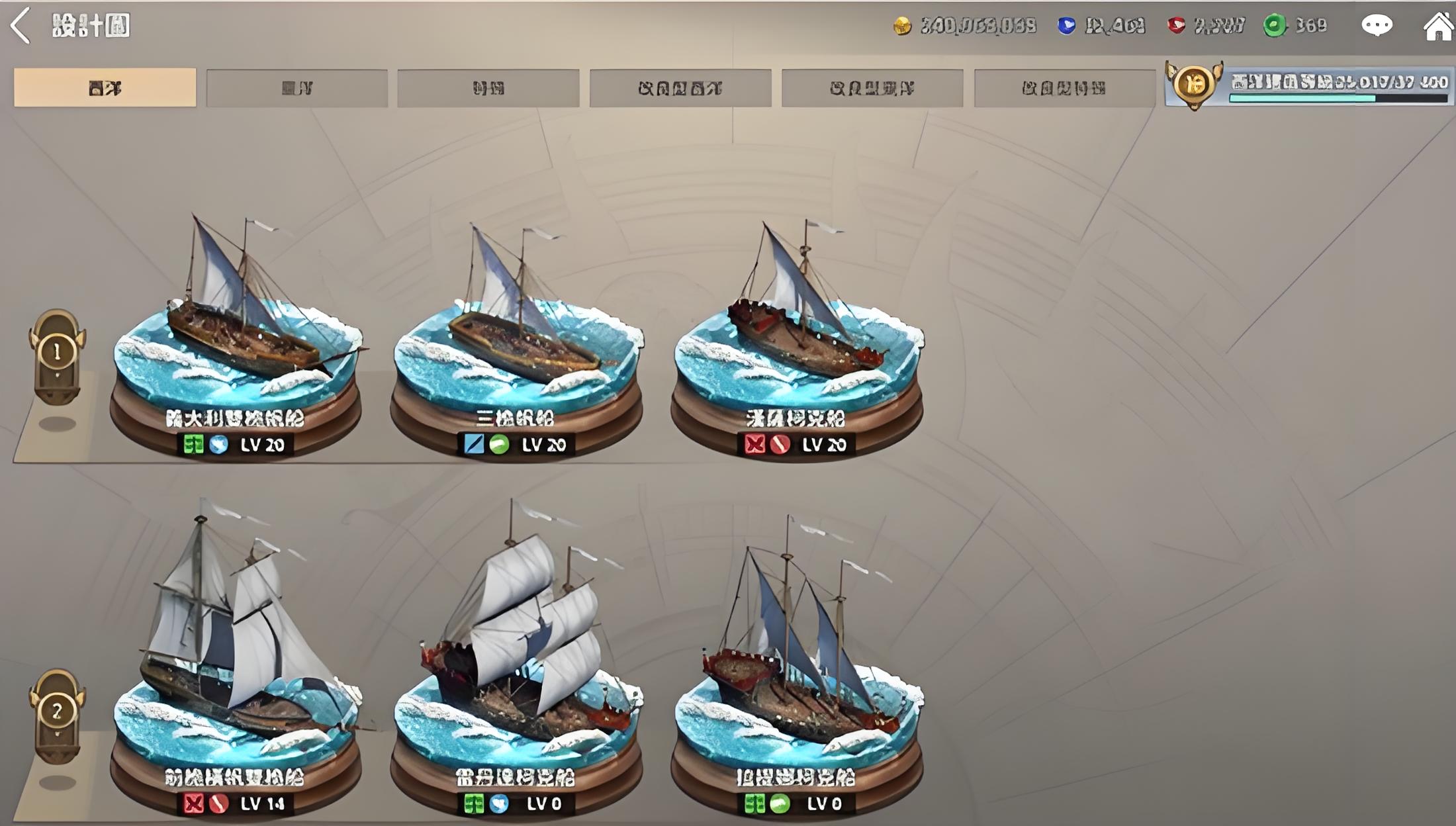1456x826 pixels.
Task: Go back using the arrow beside 設計圖
Action: coord(21,26)
